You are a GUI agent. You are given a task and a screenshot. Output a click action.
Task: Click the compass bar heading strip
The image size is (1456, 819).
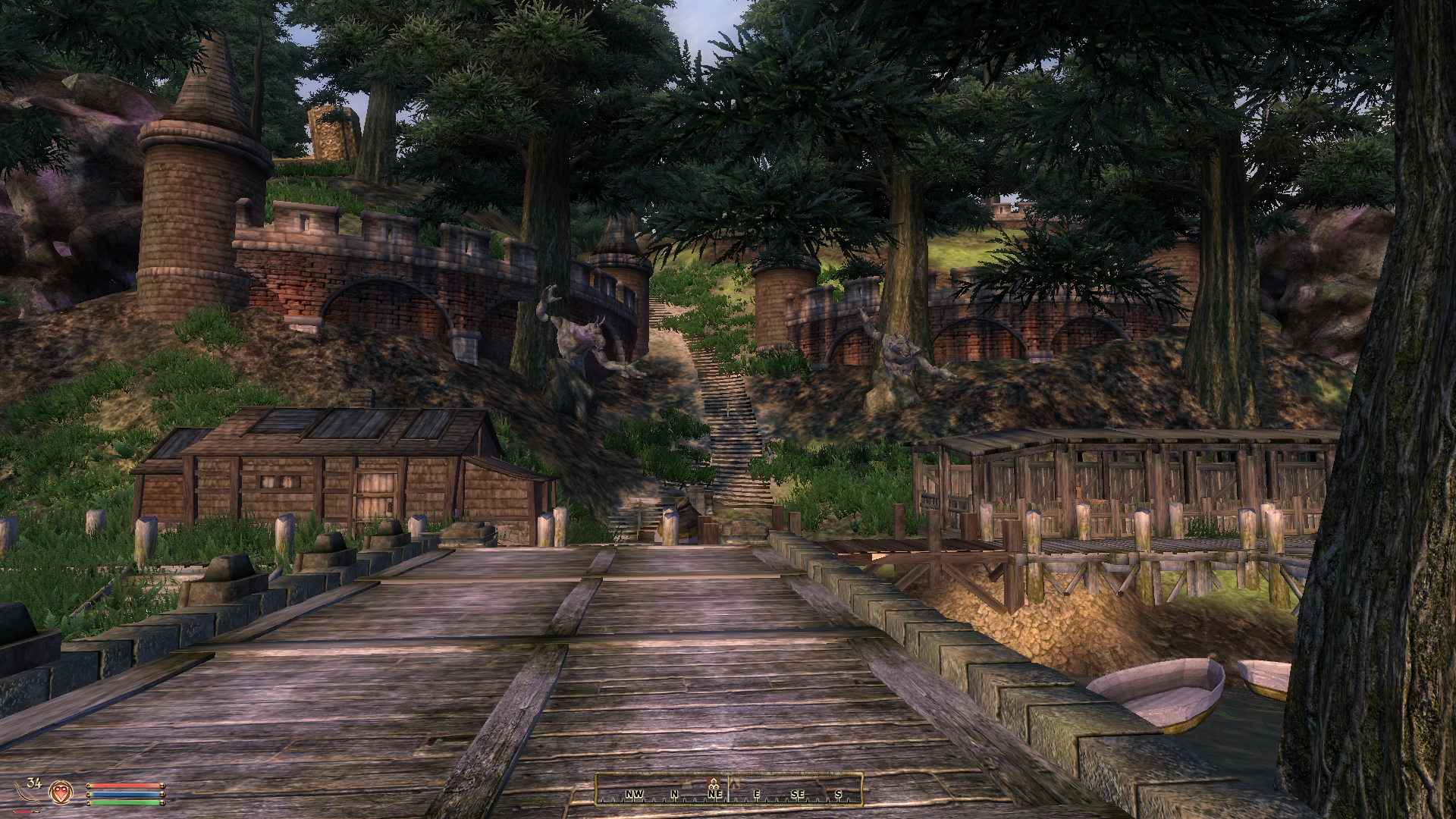(x=729, y=789)
